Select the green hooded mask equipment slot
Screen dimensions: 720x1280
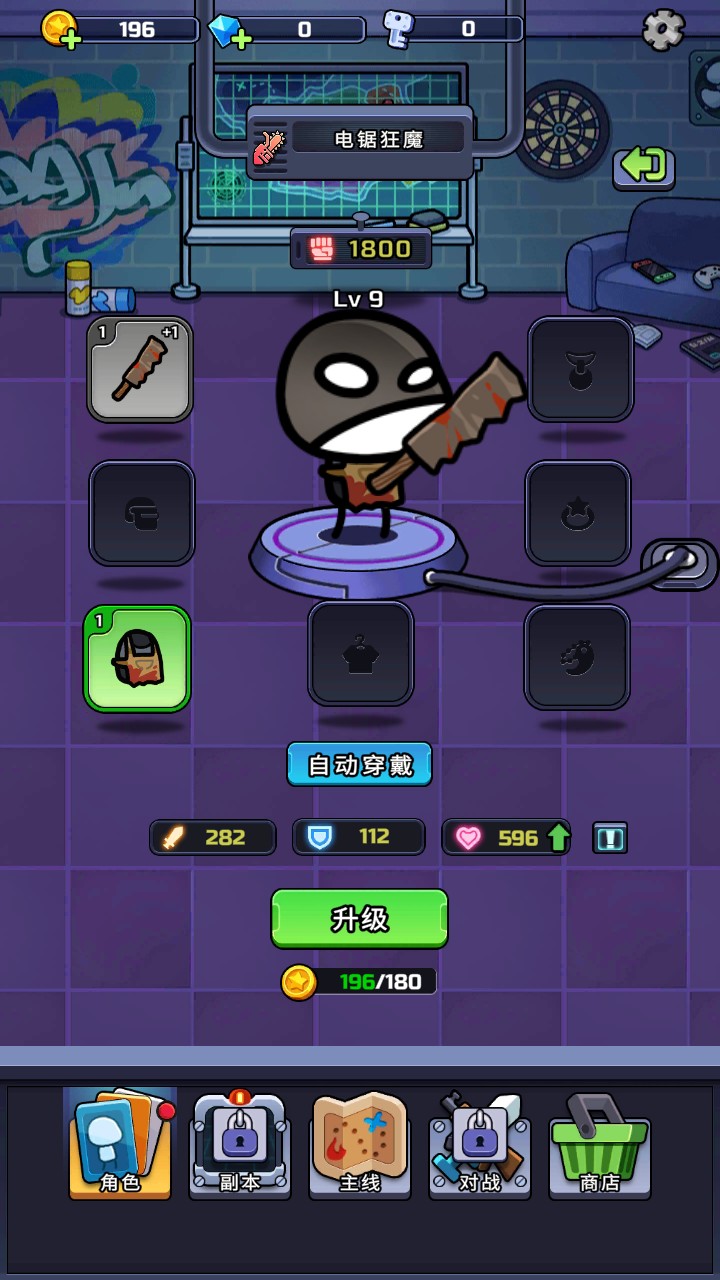point(137,658)
